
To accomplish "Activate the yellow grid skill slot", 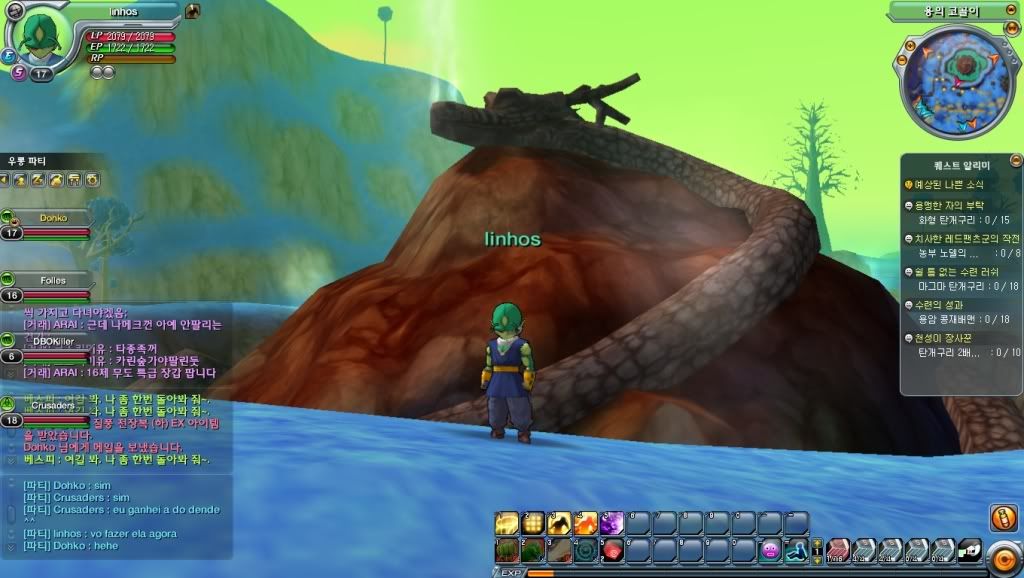I will point(534,523).
